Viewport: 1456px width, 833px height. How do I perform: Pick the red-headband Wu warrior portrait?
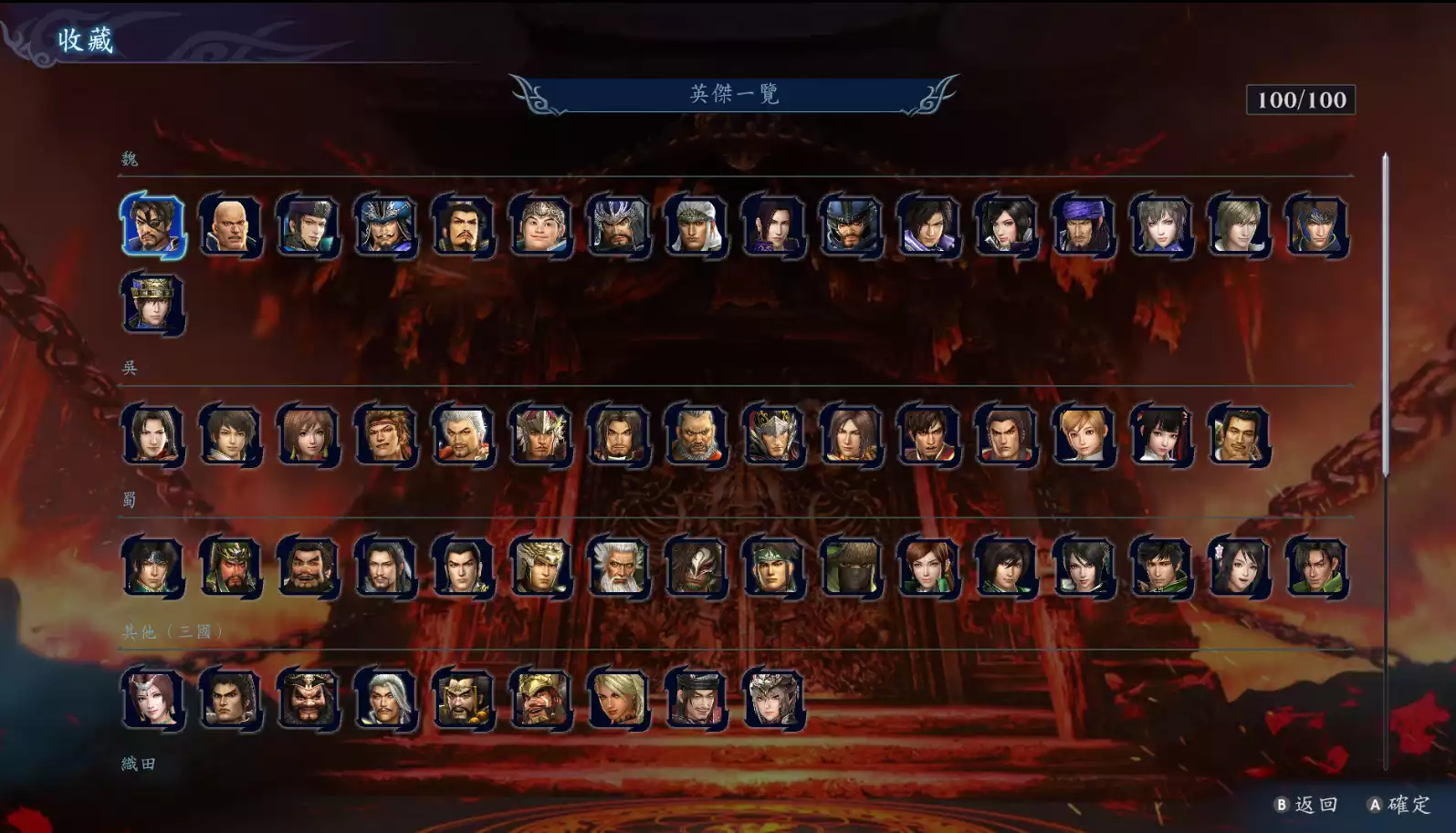pos(385,435)
